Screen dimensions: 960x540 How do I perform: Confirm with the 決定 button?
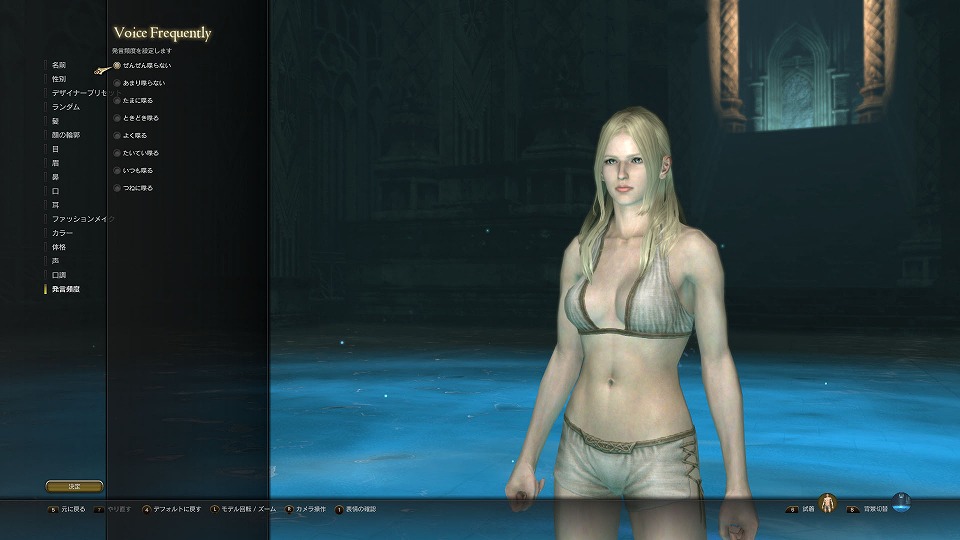[74, 486]
